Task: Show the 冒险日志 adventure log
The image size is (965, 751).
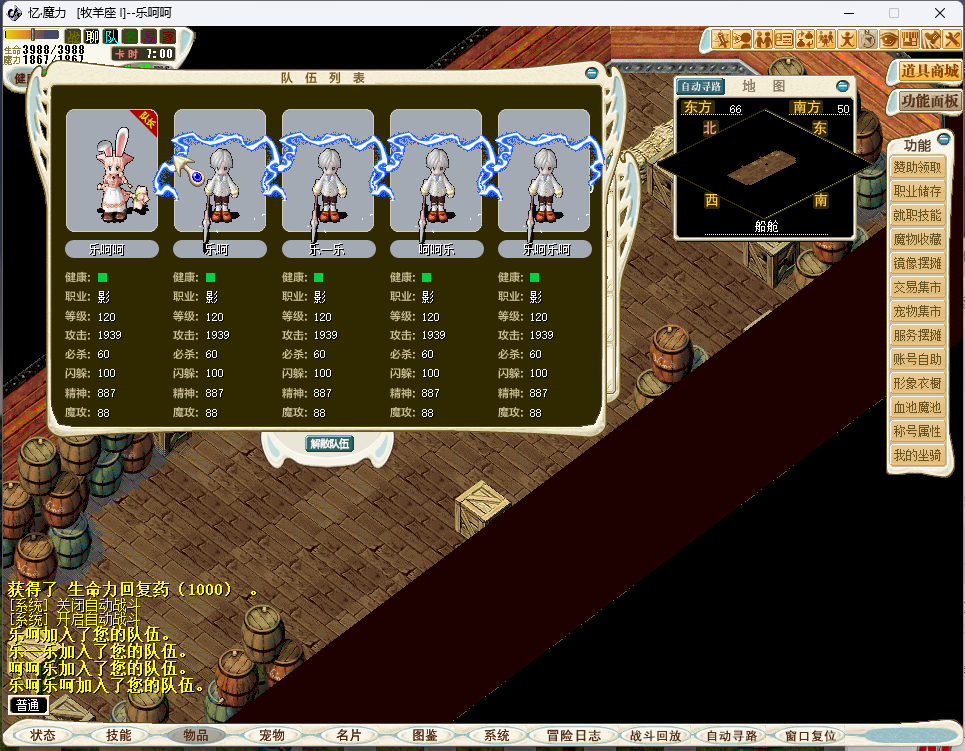Action: click(x=574, y=735)
